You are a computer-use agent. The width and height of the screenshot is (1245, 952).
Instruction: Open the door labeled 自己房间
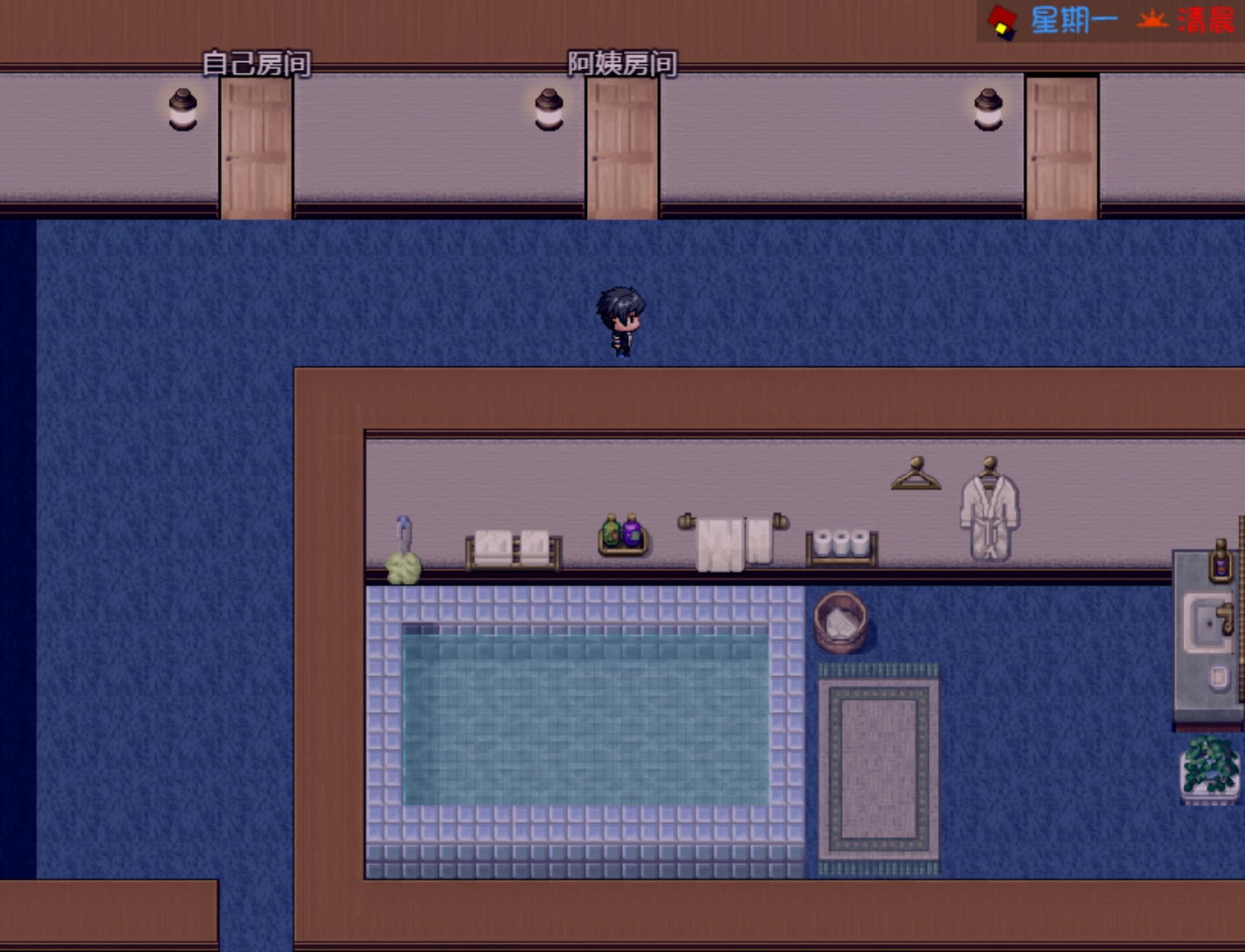click(x=255, y=149)
